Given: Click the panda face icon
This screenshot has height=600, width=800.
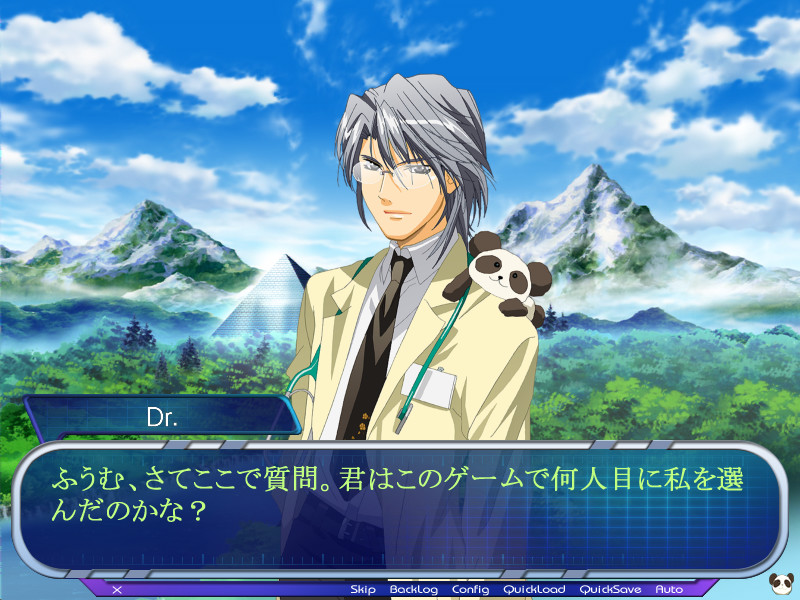Looking at the screenshot, I should 782,582.
